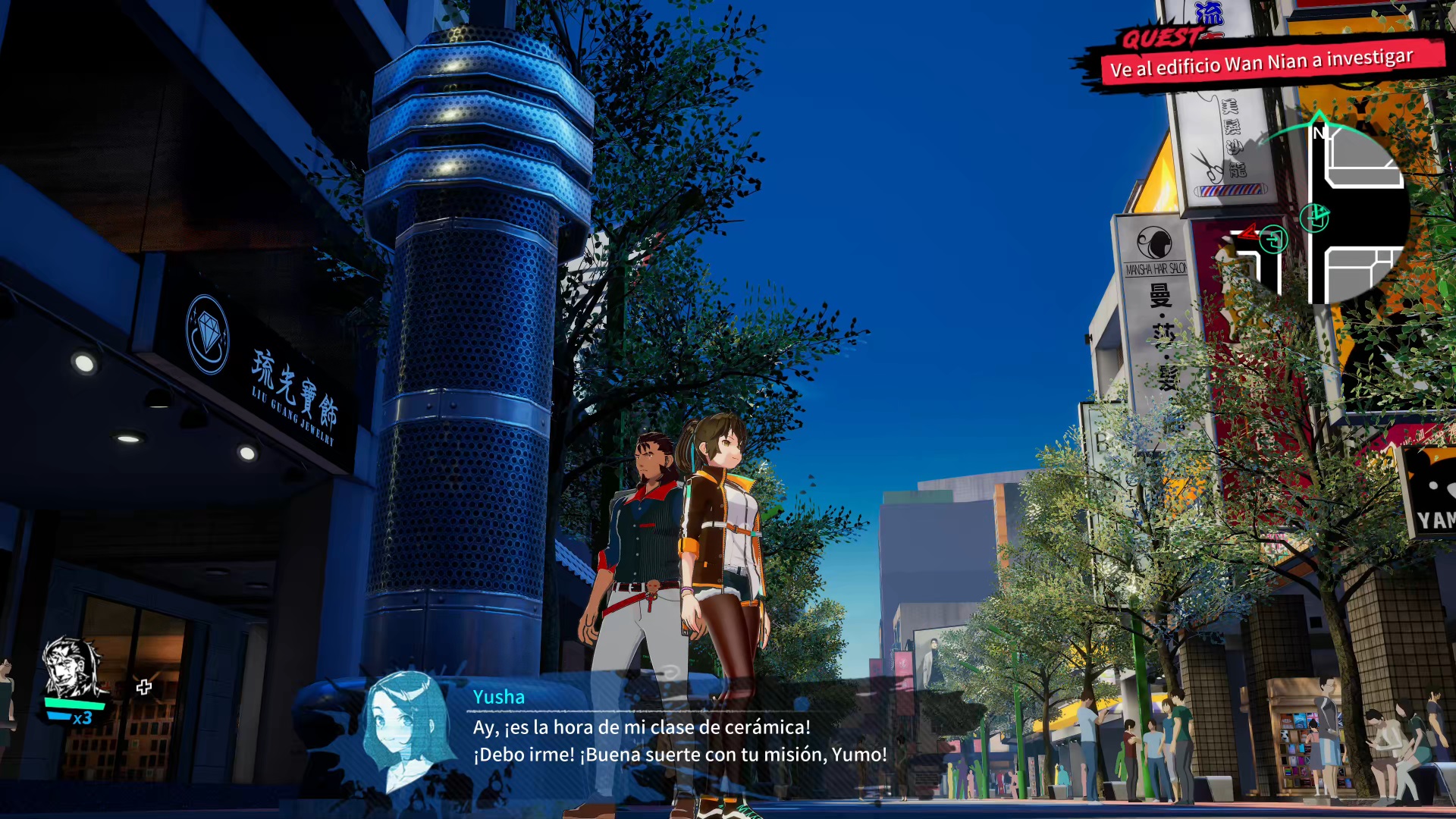Open the Wan Nian quest objective tracker
Viewport: 1456px width, 819px height.
(x=1262, y=62)
